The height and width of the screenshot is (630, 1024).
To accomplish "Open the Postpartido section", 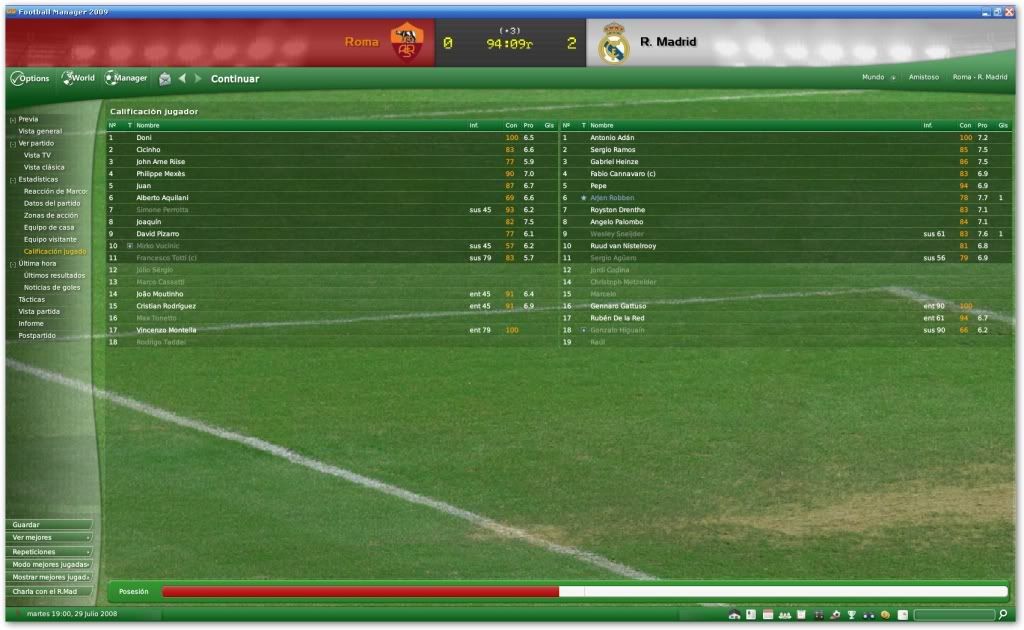I will (37, 335).
